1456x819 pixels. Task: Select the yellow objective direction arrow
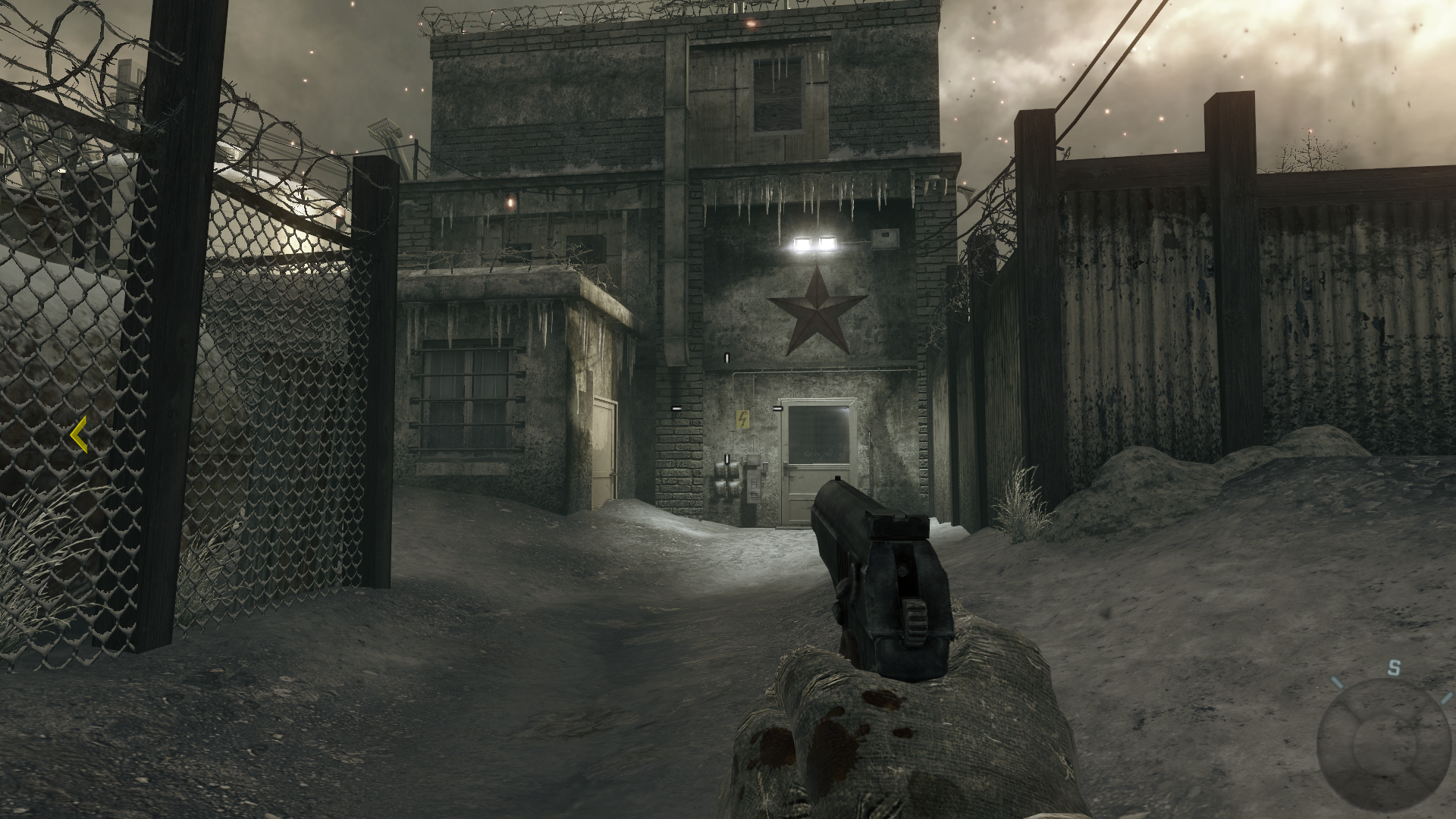pos(78,435)
